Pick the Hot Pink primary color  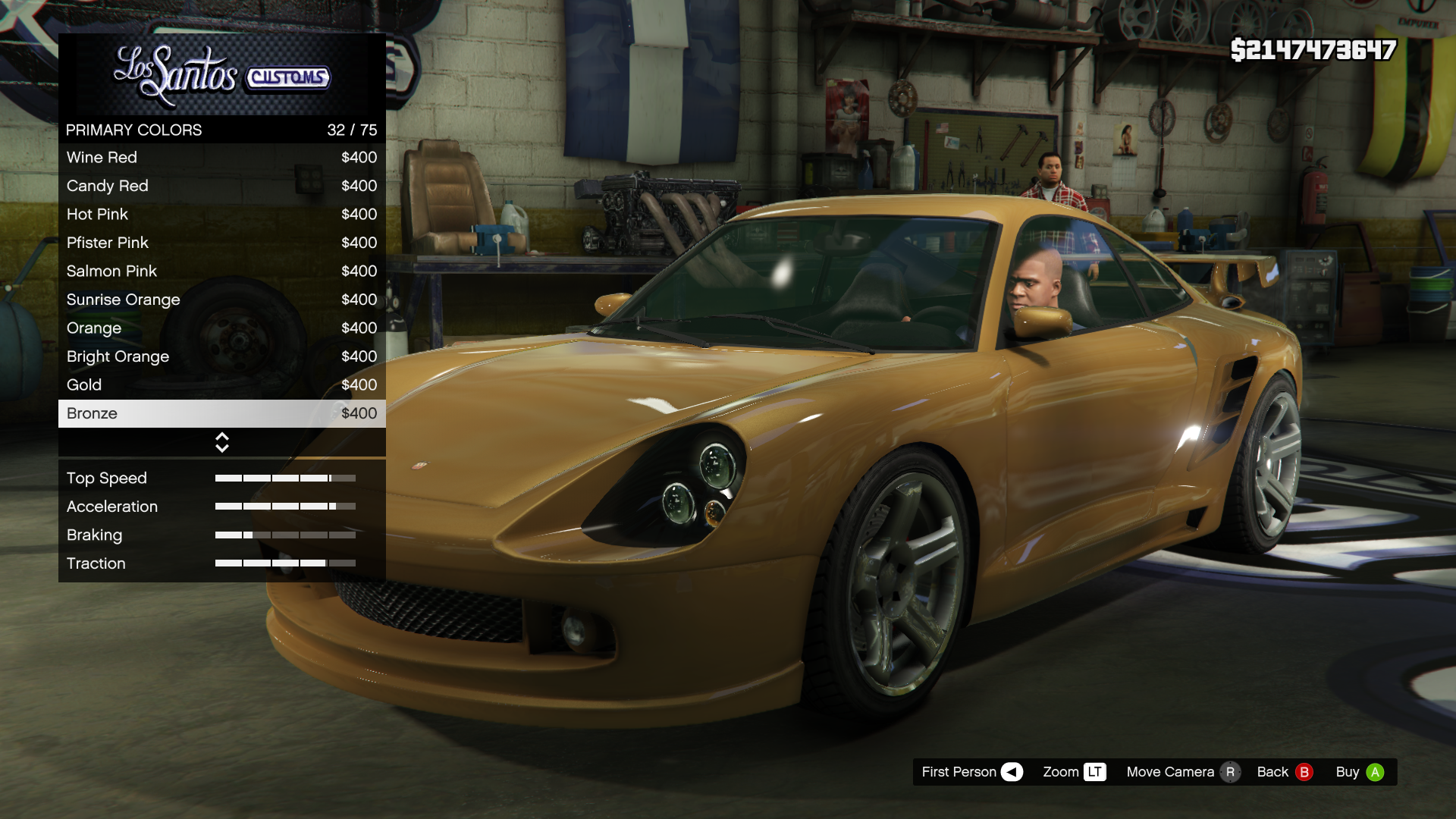(x=221, y=215)
